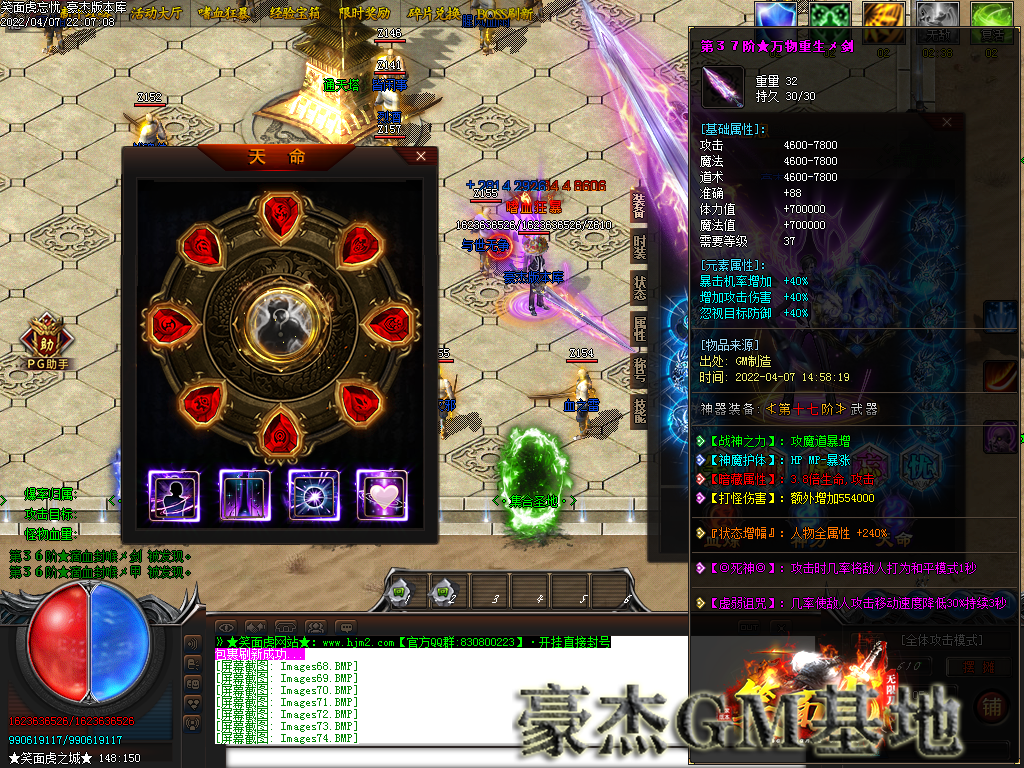Select the top red gem on the 天命 wheel
The height and width of the screenshot is (768, 1024).
(x=279, y=212)
